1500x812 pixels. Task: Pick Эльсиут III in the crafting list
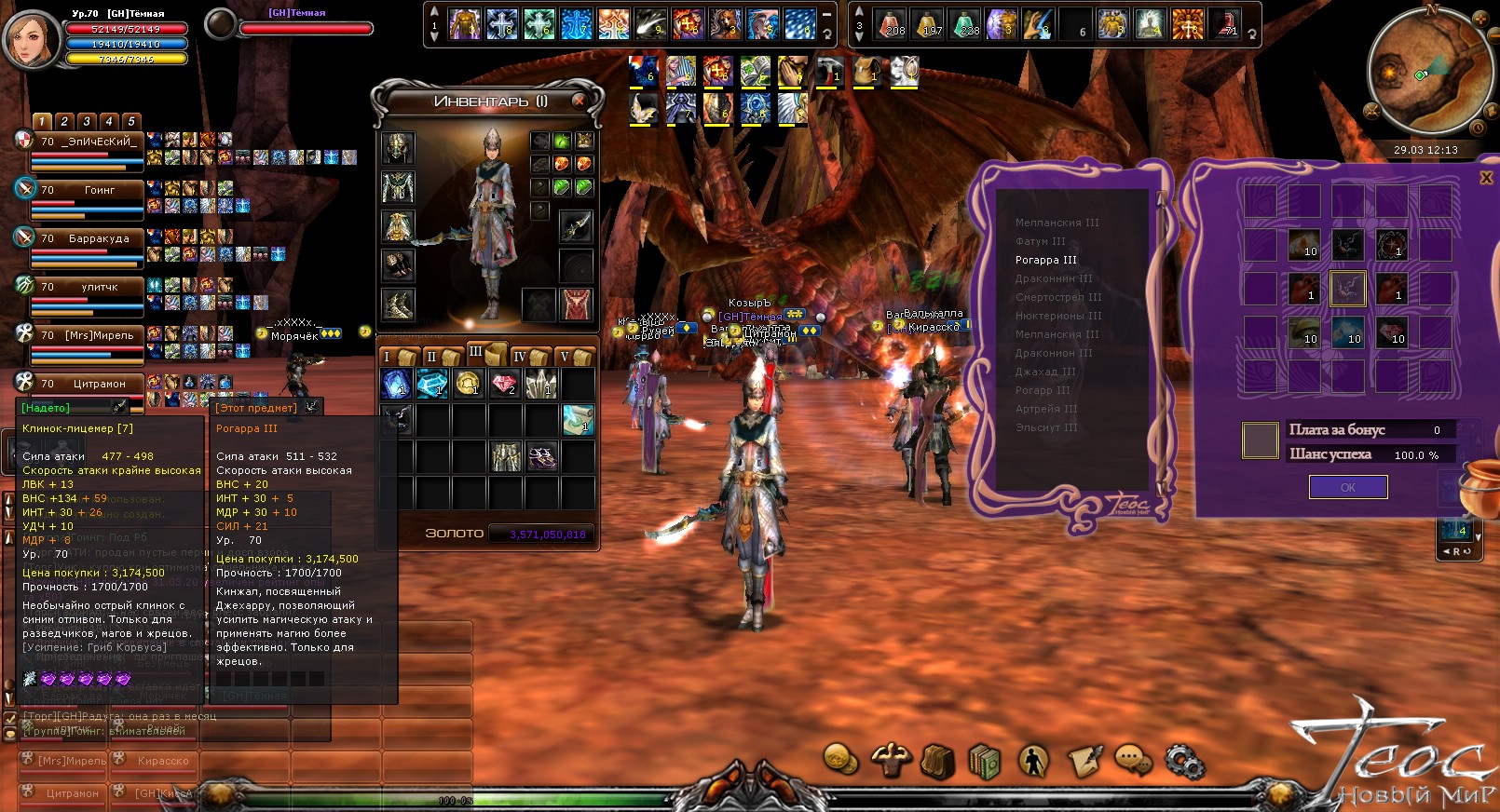(x=1046, y=427)
